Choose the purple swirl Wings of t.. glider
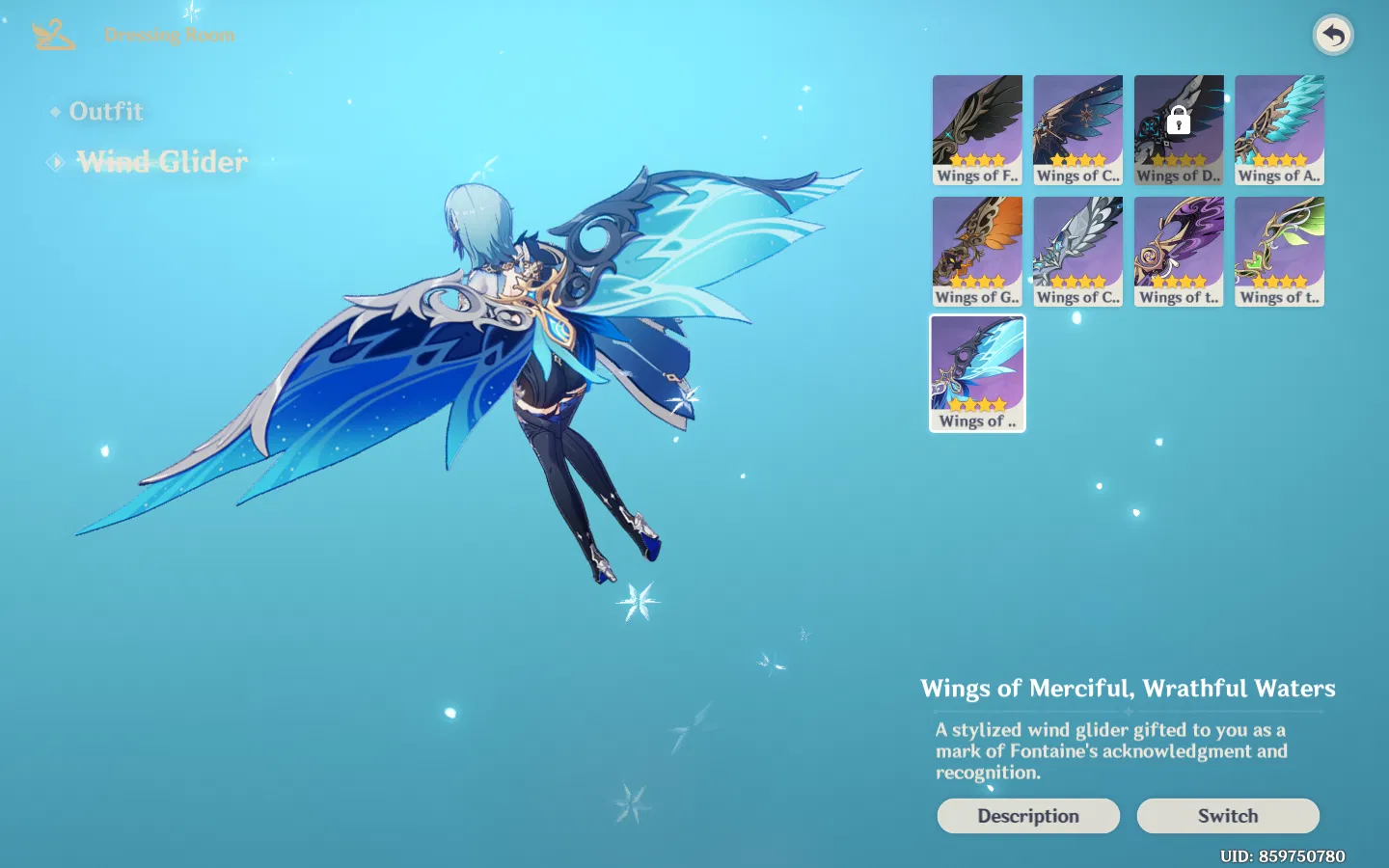The width and height of the screenshot is (1389, 868). [x=1179, y=250]
